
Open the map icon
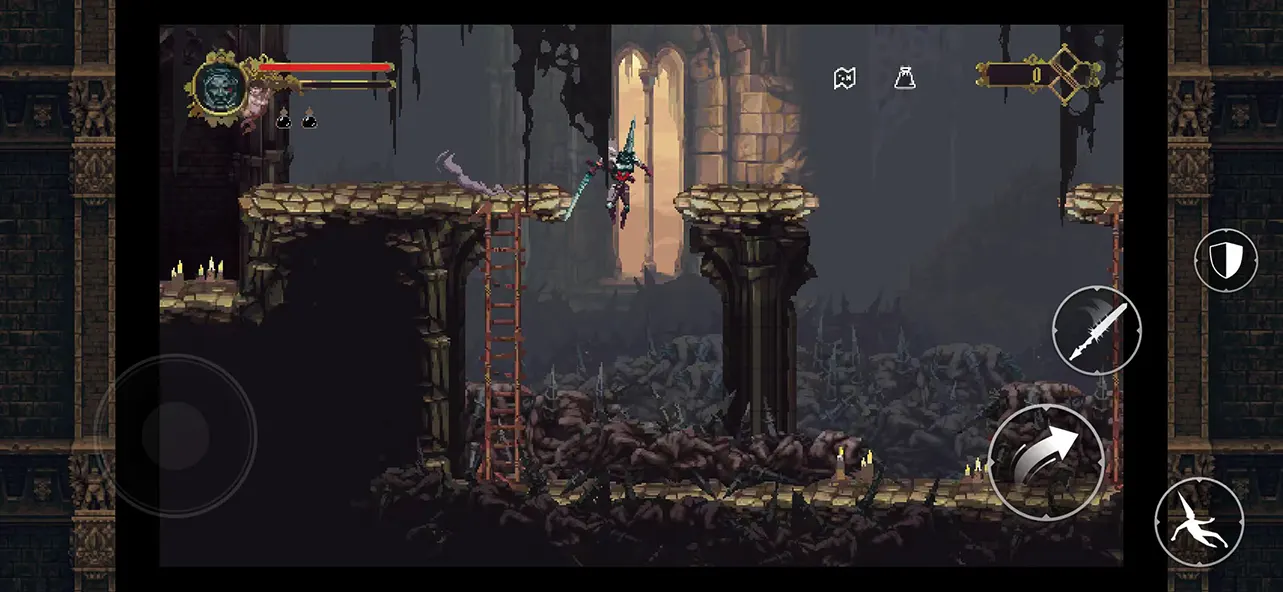coord(845,78)
